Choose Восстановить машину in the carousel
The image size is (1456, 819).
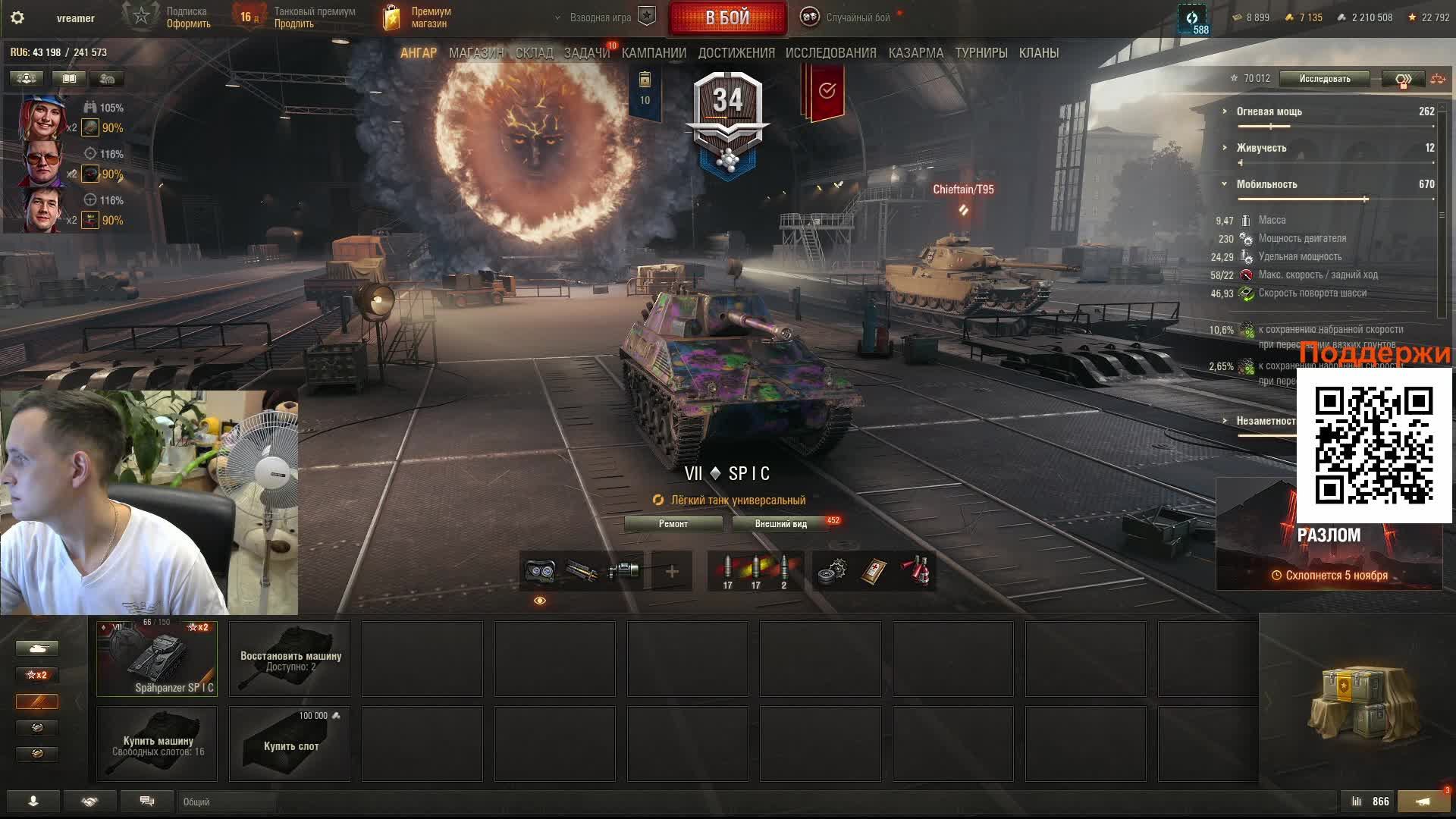[x=290, y=658]
